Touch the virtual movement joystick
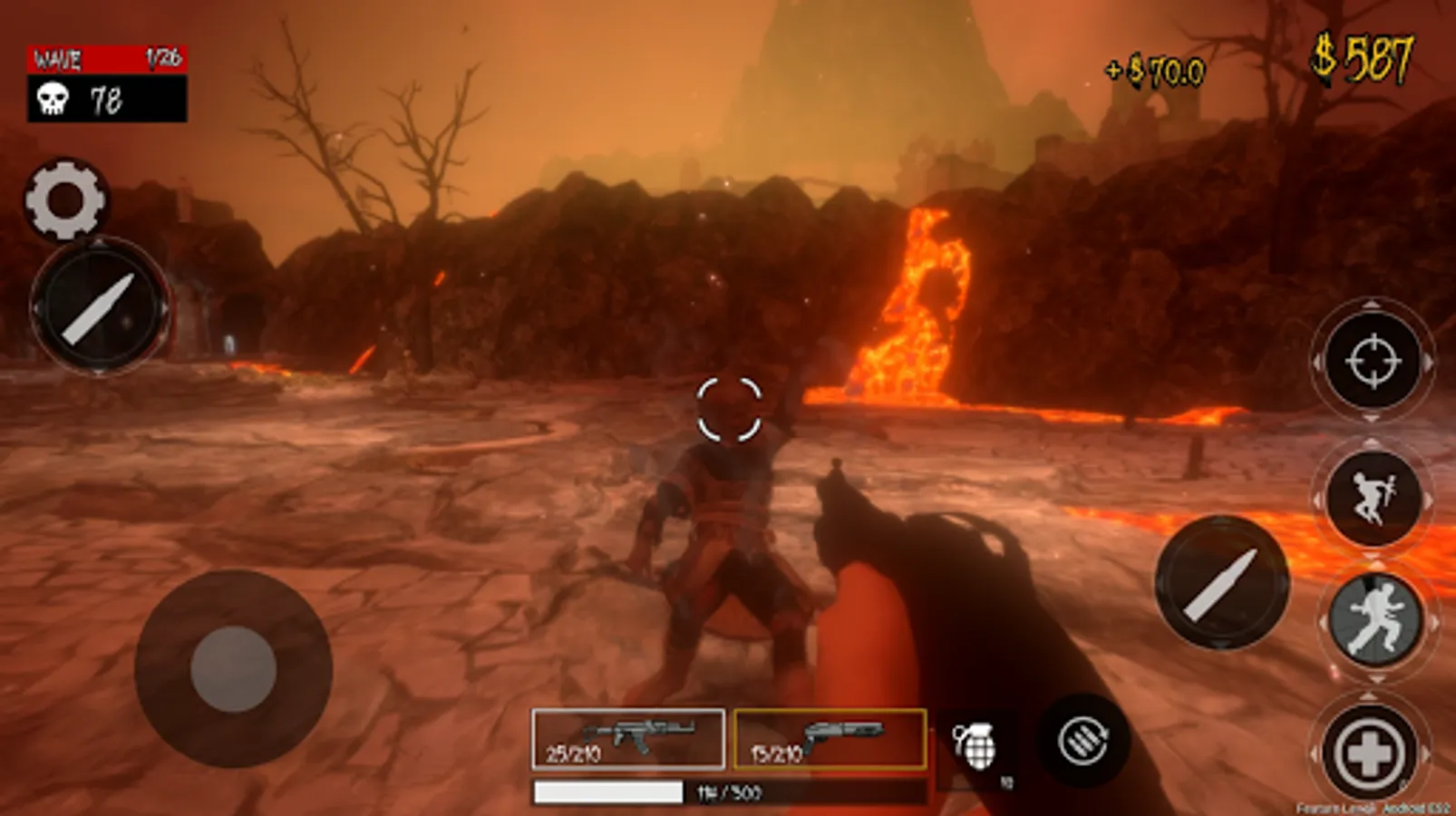The width and height of the screenshot is (1456, 816). [233, 668]
